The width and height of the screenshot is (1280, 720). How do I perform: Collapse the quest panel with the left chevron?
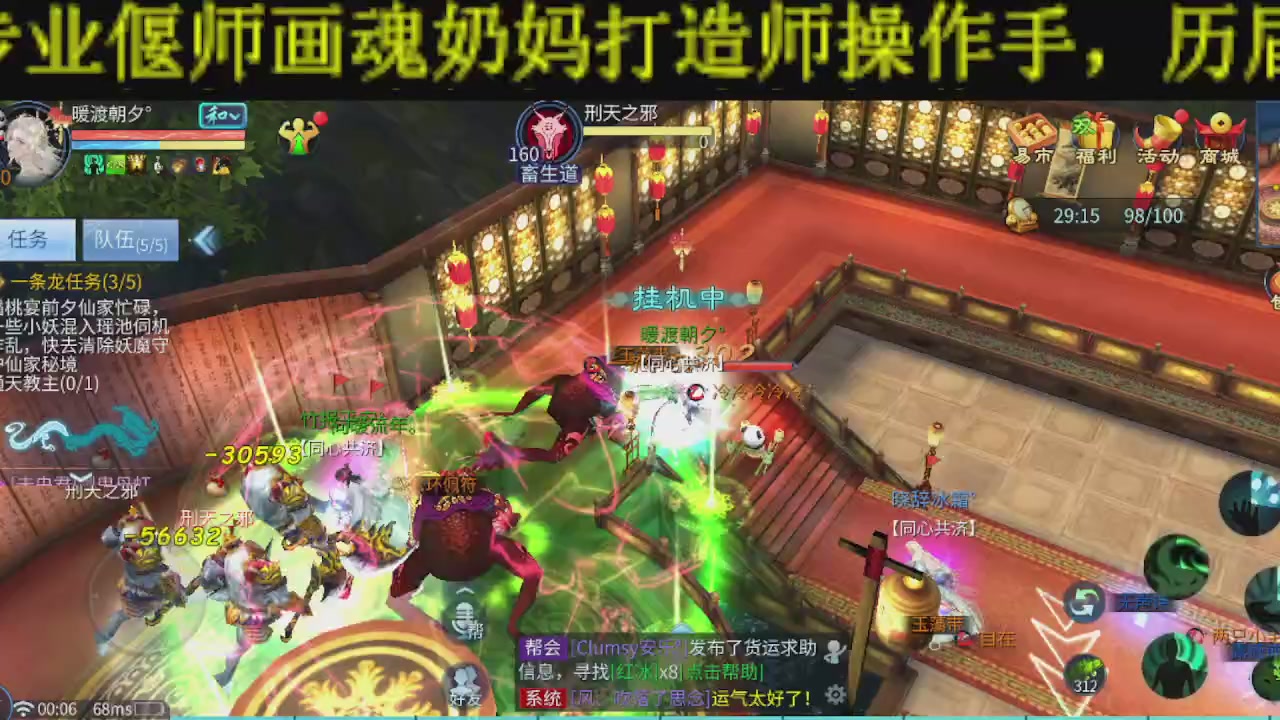207,240
